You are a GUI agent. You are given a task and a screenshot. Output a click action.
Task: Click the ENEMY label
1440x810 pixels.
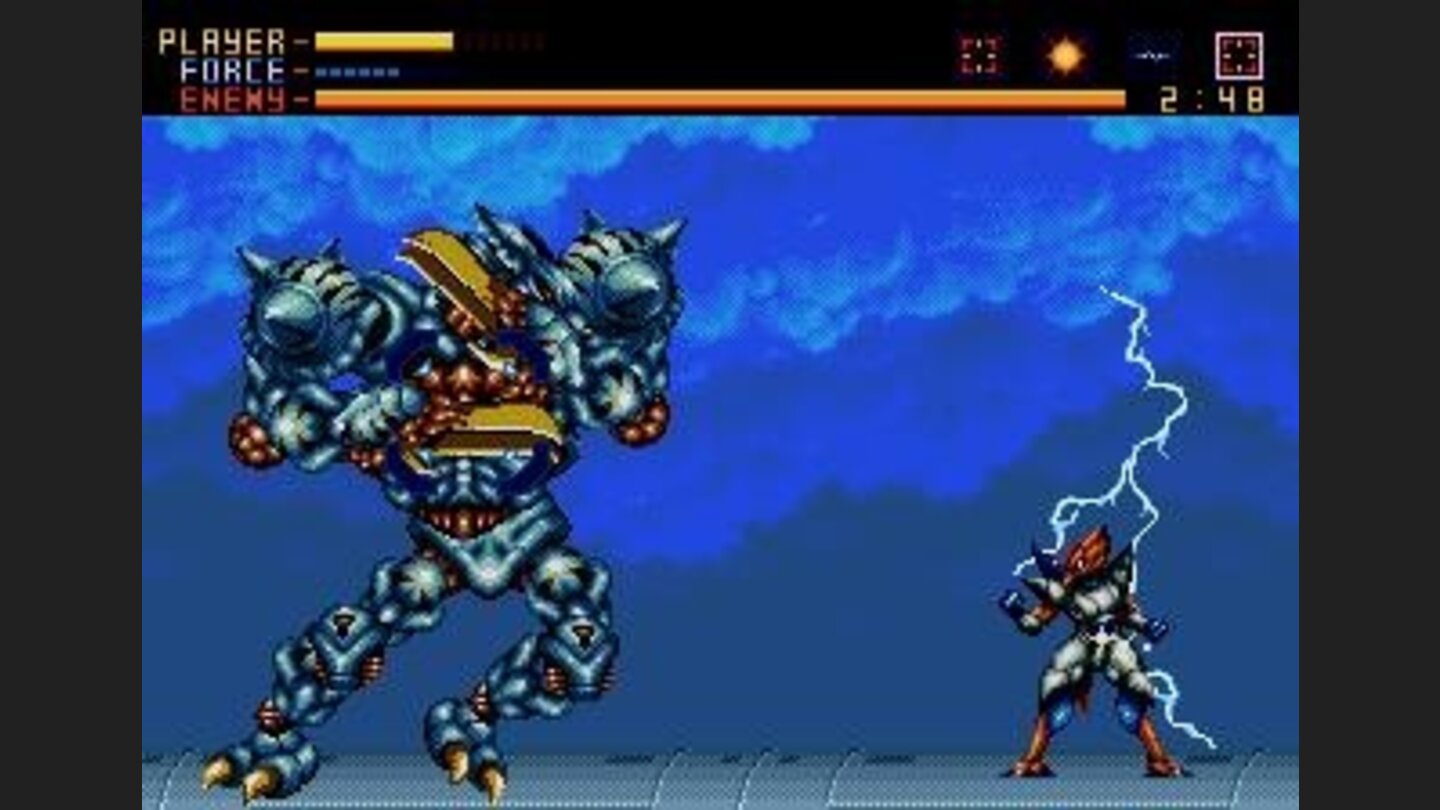(231, 98)
